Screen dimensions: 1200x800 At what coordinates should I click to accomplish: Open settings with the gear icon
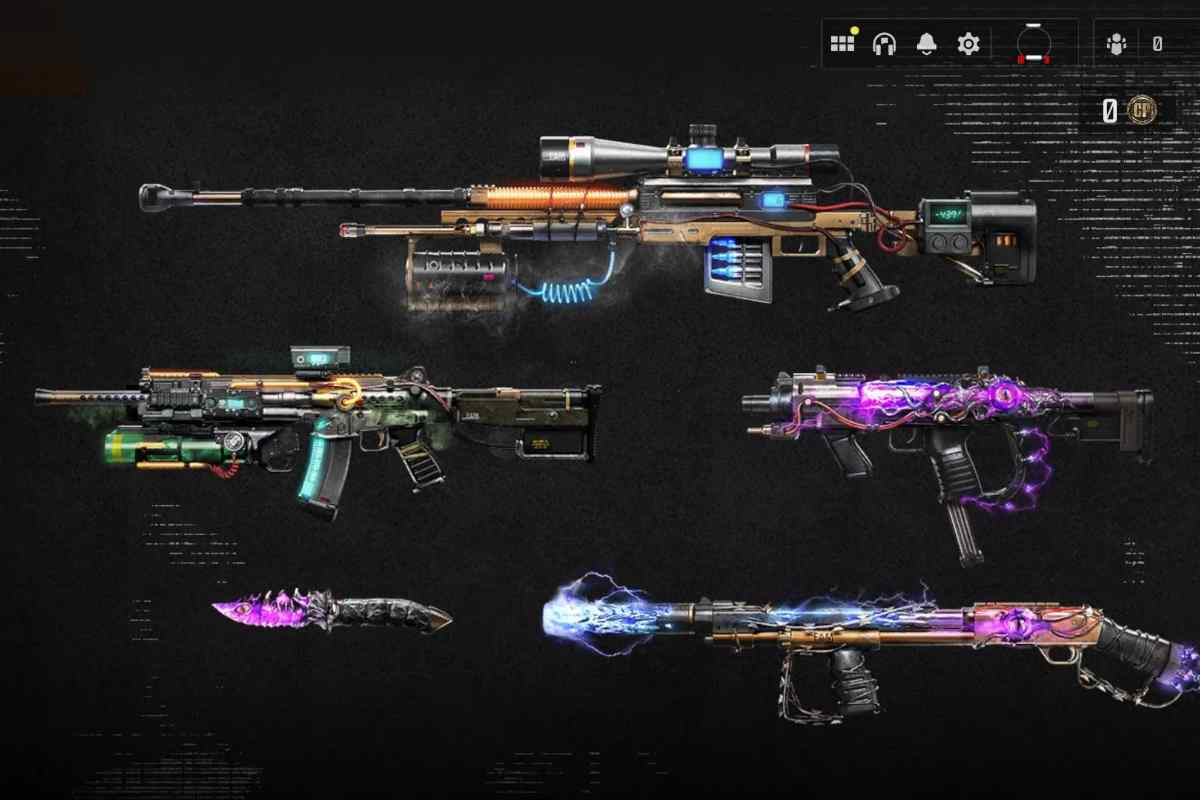point(968,44)
